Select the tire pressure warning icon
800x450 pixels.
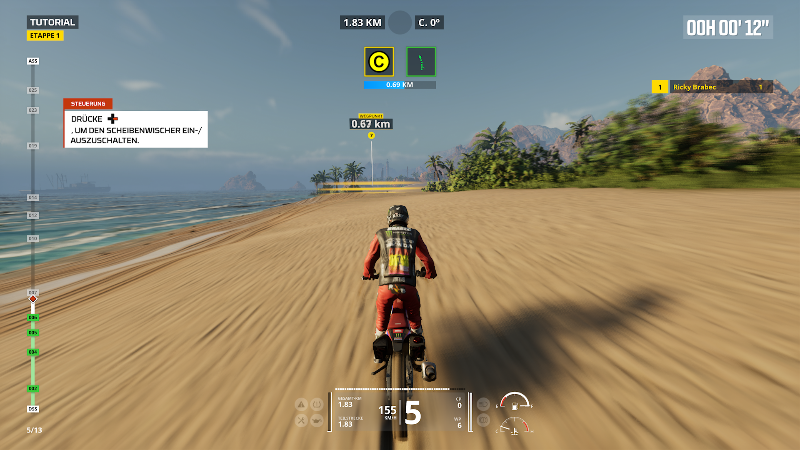(x=317, y=404)
